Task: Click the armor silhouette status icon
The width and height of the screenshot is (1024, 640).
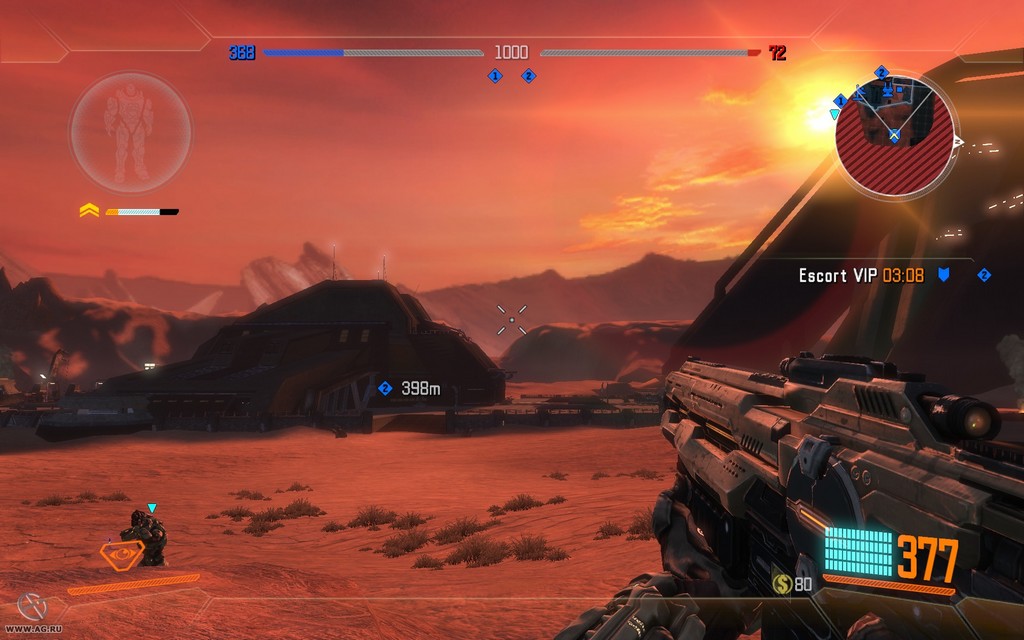Action: [130, 131]
